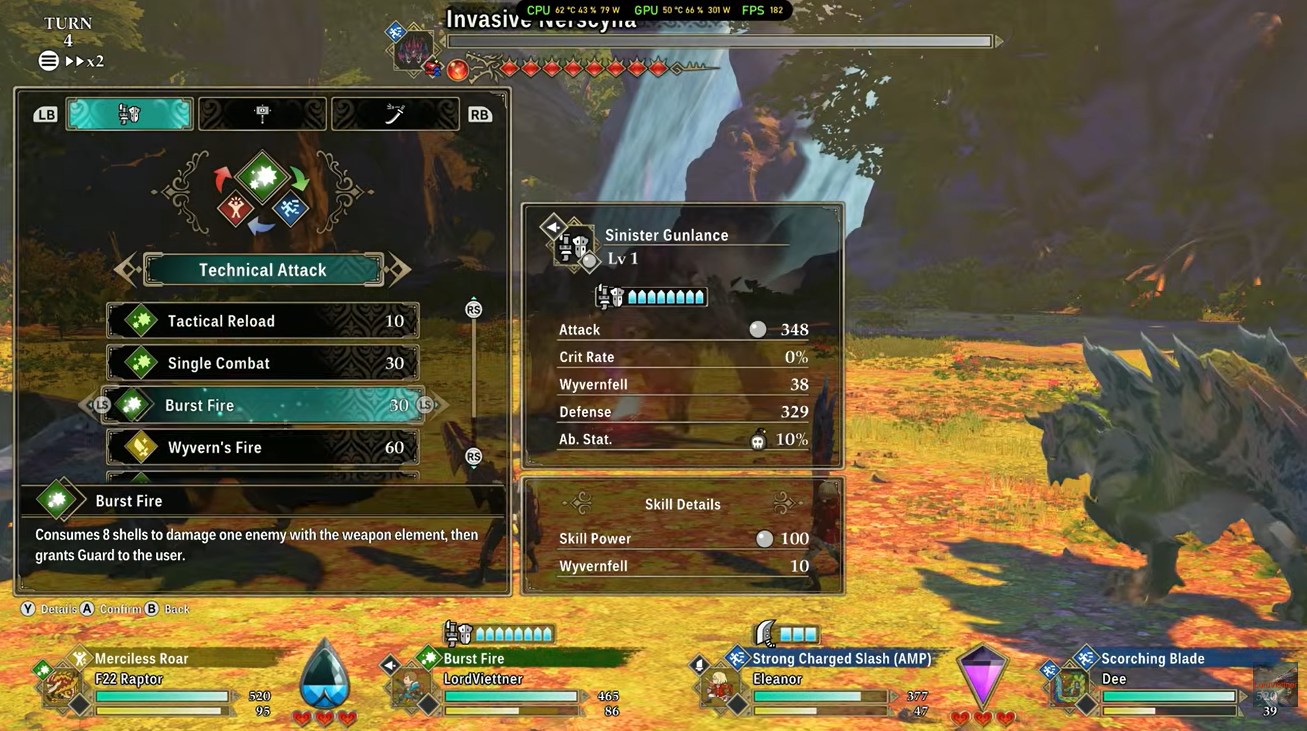This screenshot has width=1307, height=731.
Task: Toggle the x2 battle speed
Action: point(85,61)
